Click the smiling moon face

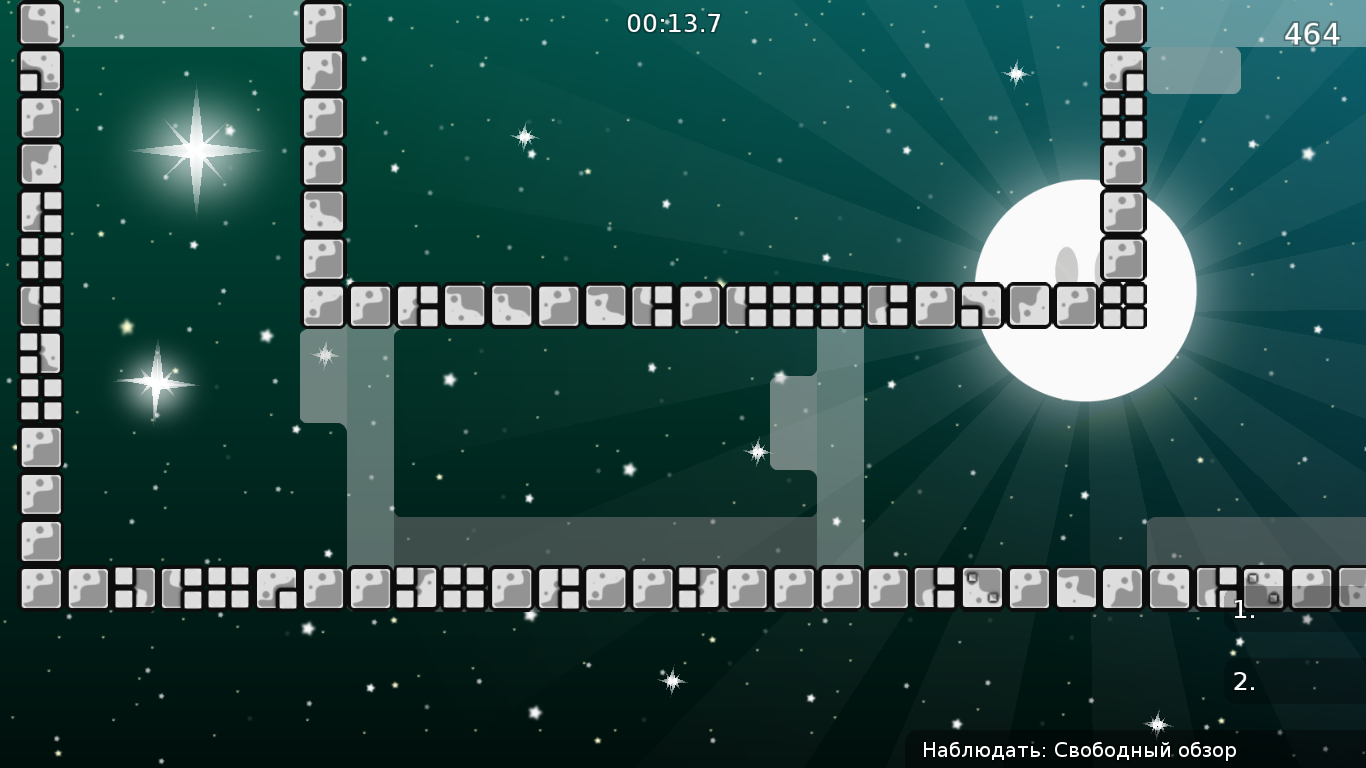(1085, 290)
